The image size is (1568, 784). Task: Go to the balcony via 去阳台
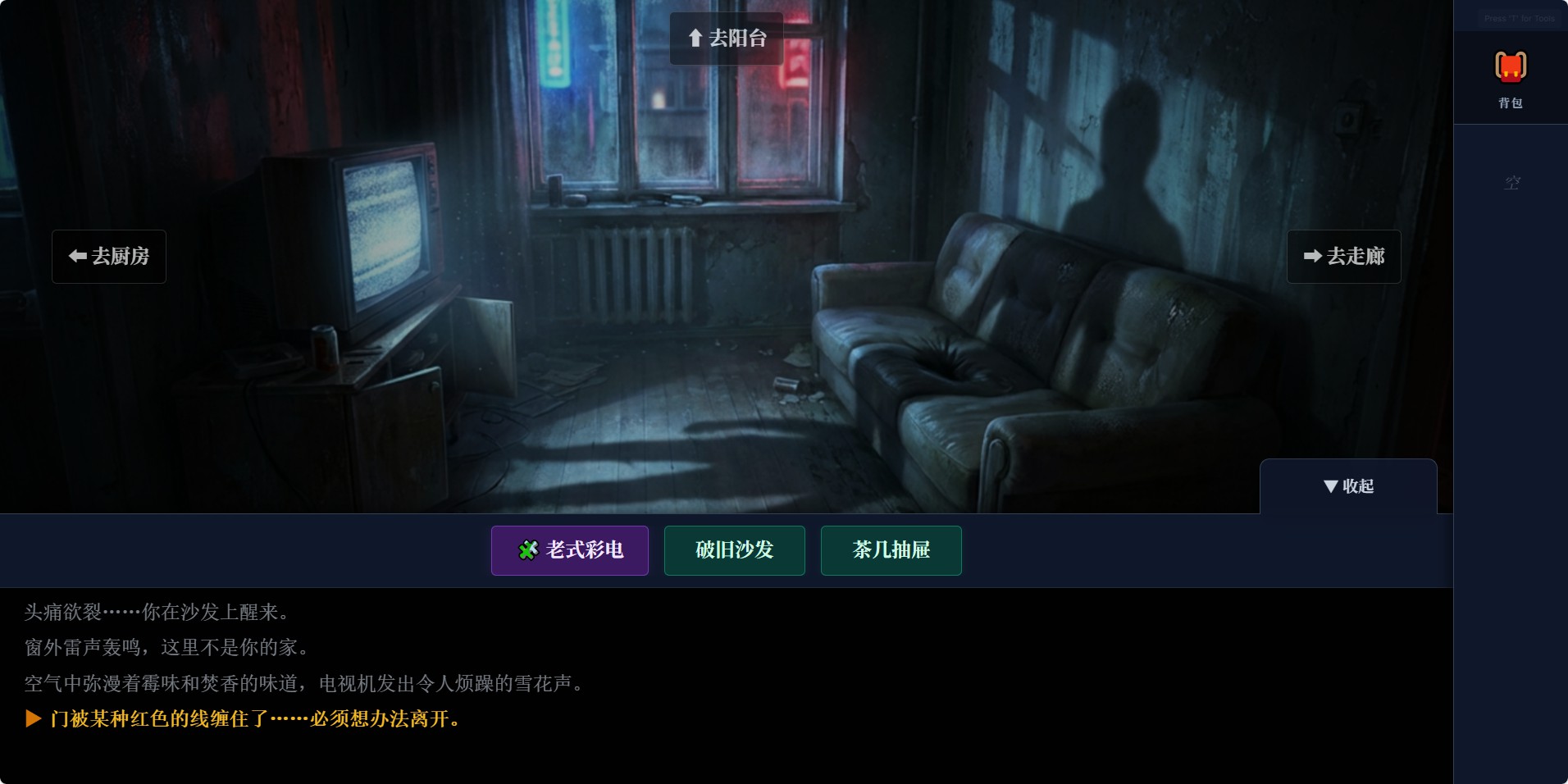coord(727,38)
